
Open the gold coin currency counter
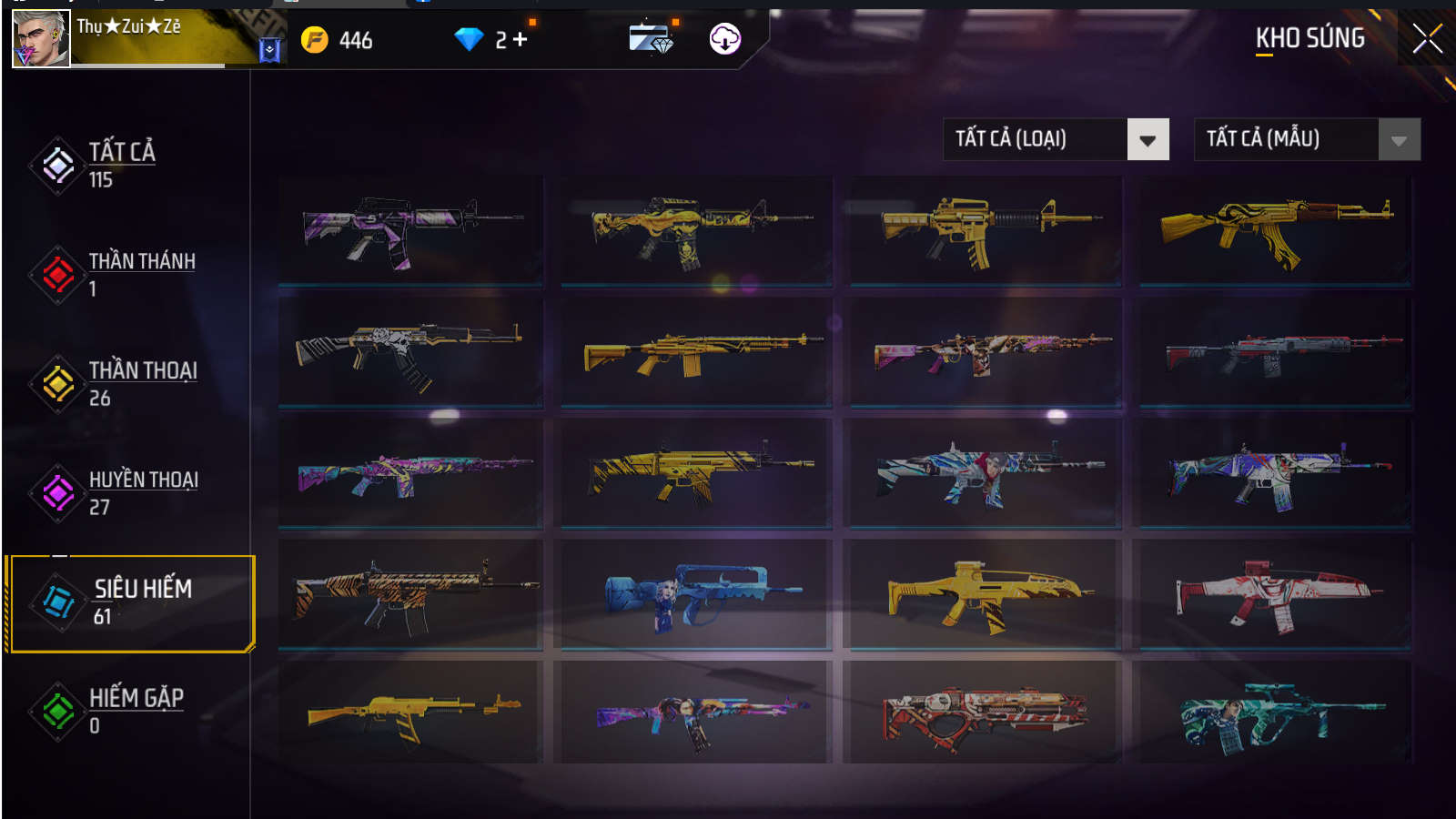pyautogui.click(x=339, y=40)
